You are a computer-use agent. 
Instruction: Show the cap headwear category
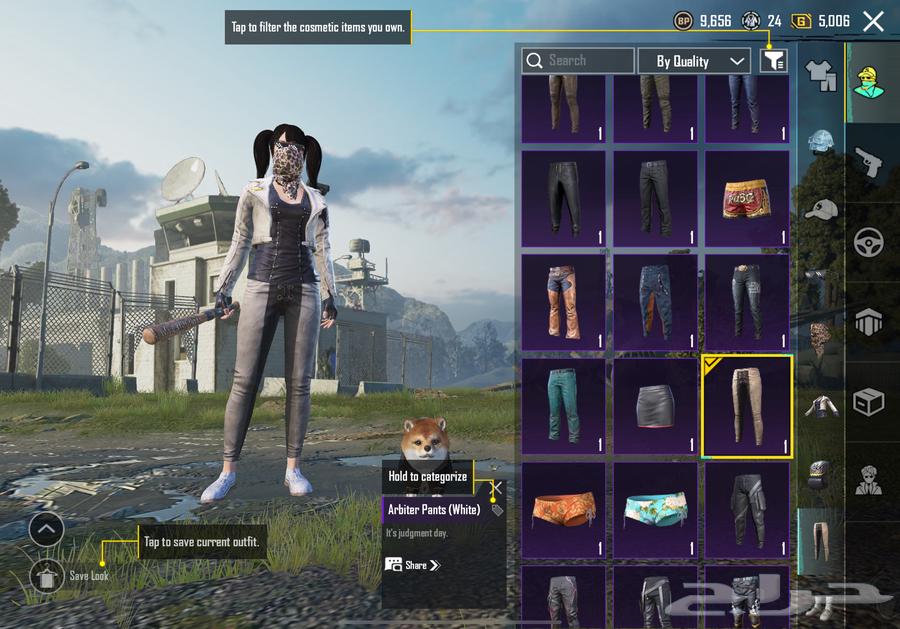click(821, 209)
